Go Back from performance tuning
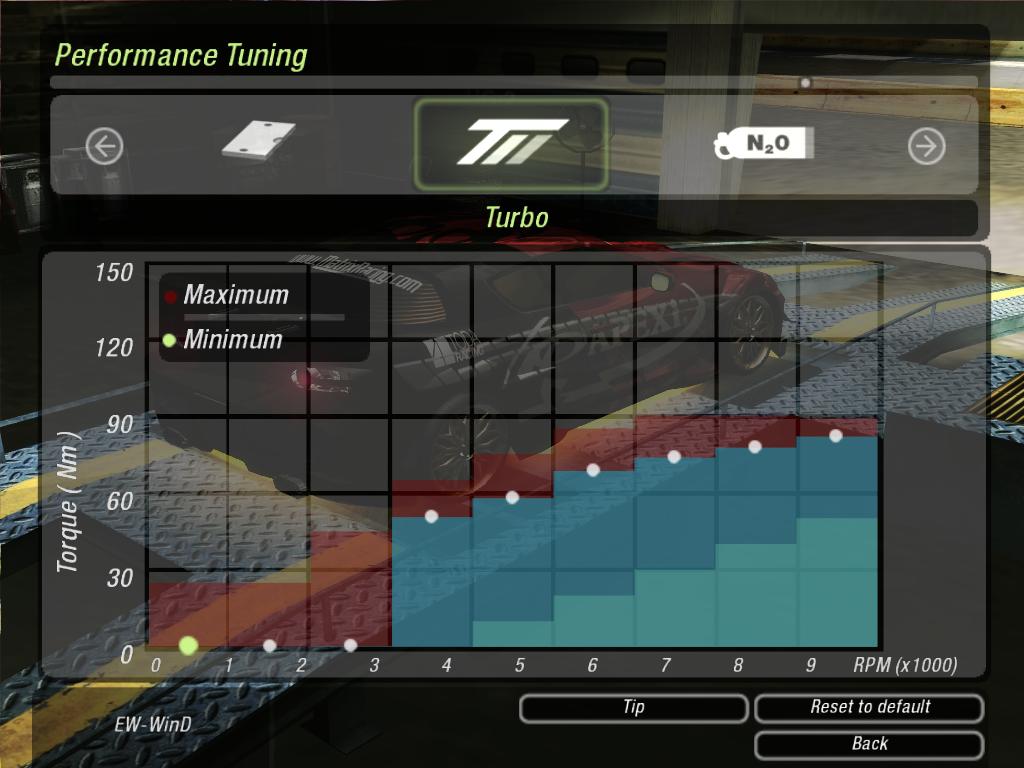Image resolution: width=1024 pixels, height=768 pixels. [869, 744]
